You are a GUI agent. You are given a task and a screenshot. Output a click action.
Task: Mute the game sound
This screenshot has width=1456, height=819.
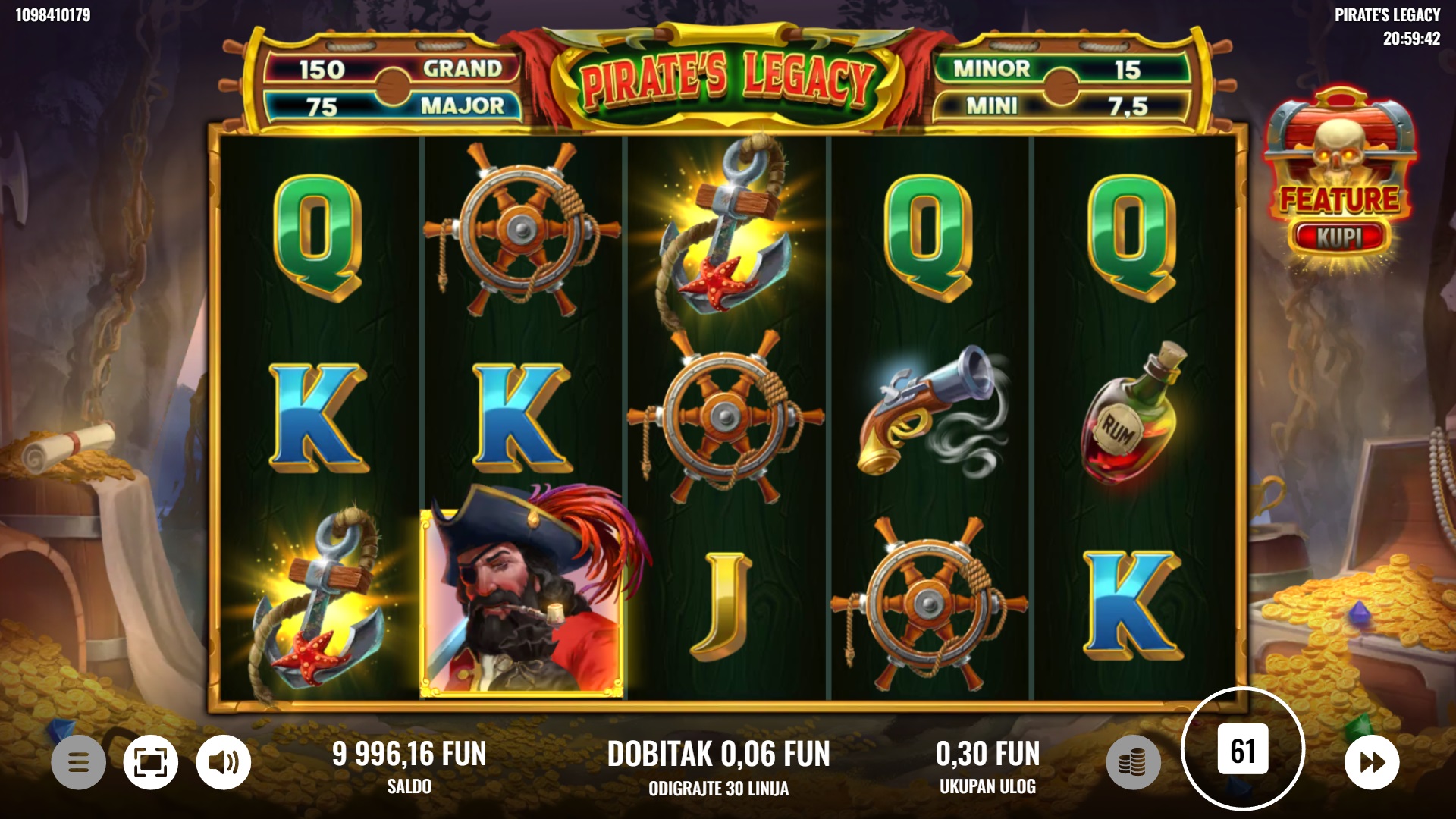(x=224, y=761)
